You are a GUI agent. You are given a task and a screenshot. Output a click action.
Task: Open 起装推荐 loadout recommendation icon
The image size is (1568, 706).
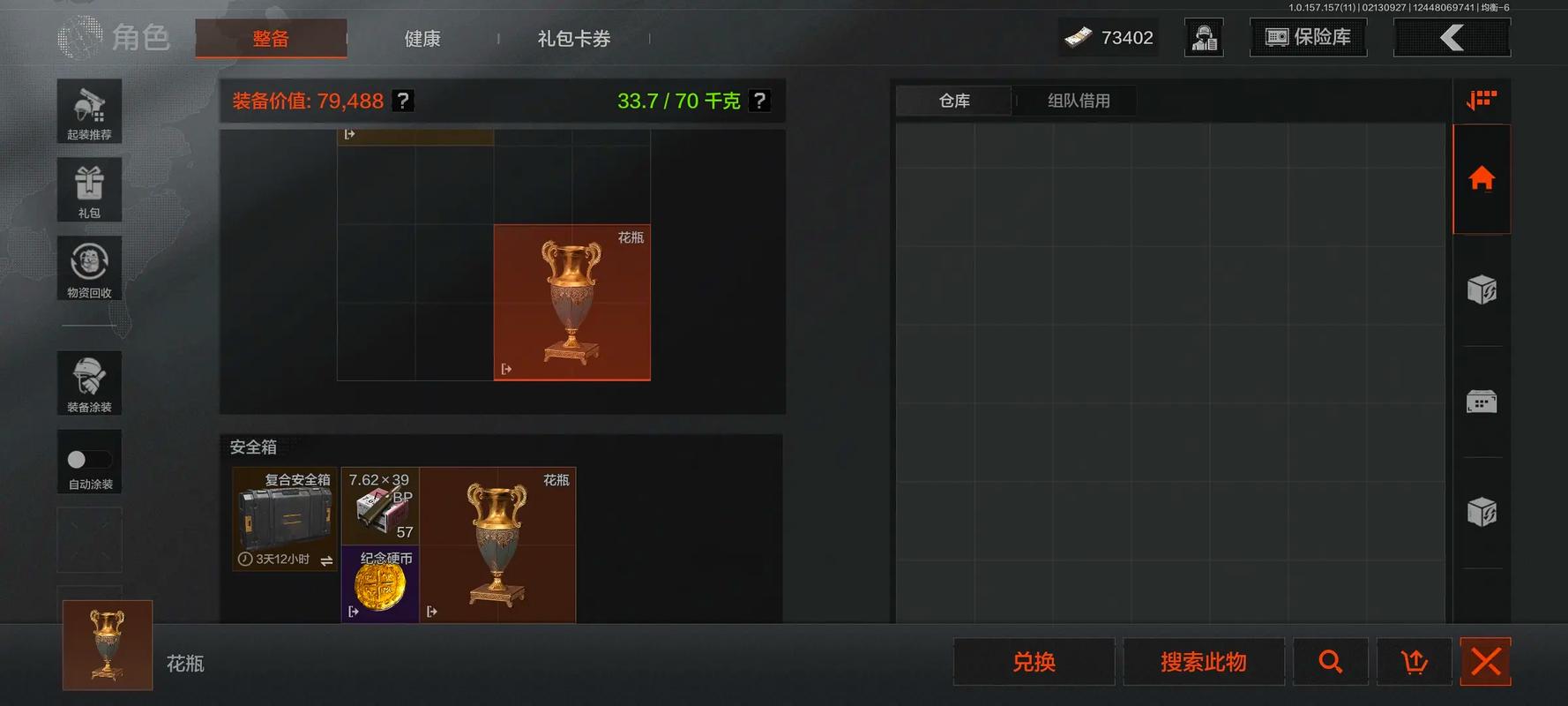click(x=89, y=111)
